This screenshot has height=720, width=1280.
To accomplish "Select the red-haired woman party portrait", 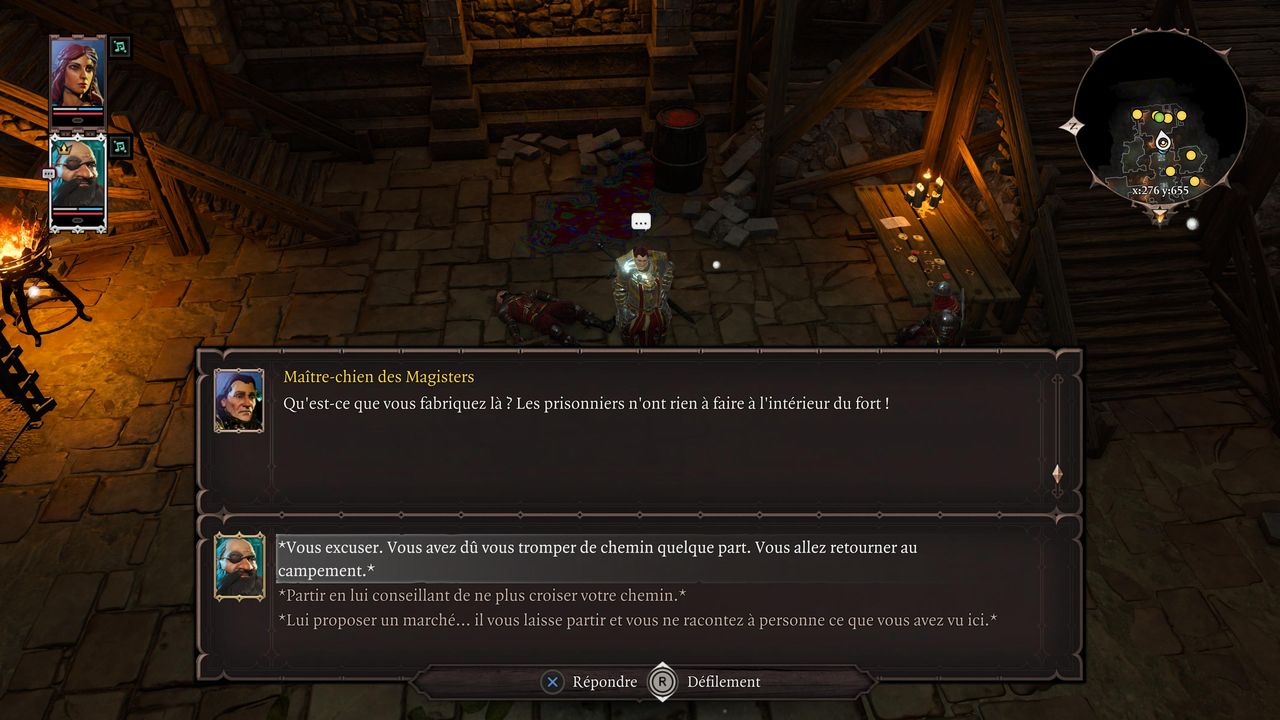I will [78, 80].
